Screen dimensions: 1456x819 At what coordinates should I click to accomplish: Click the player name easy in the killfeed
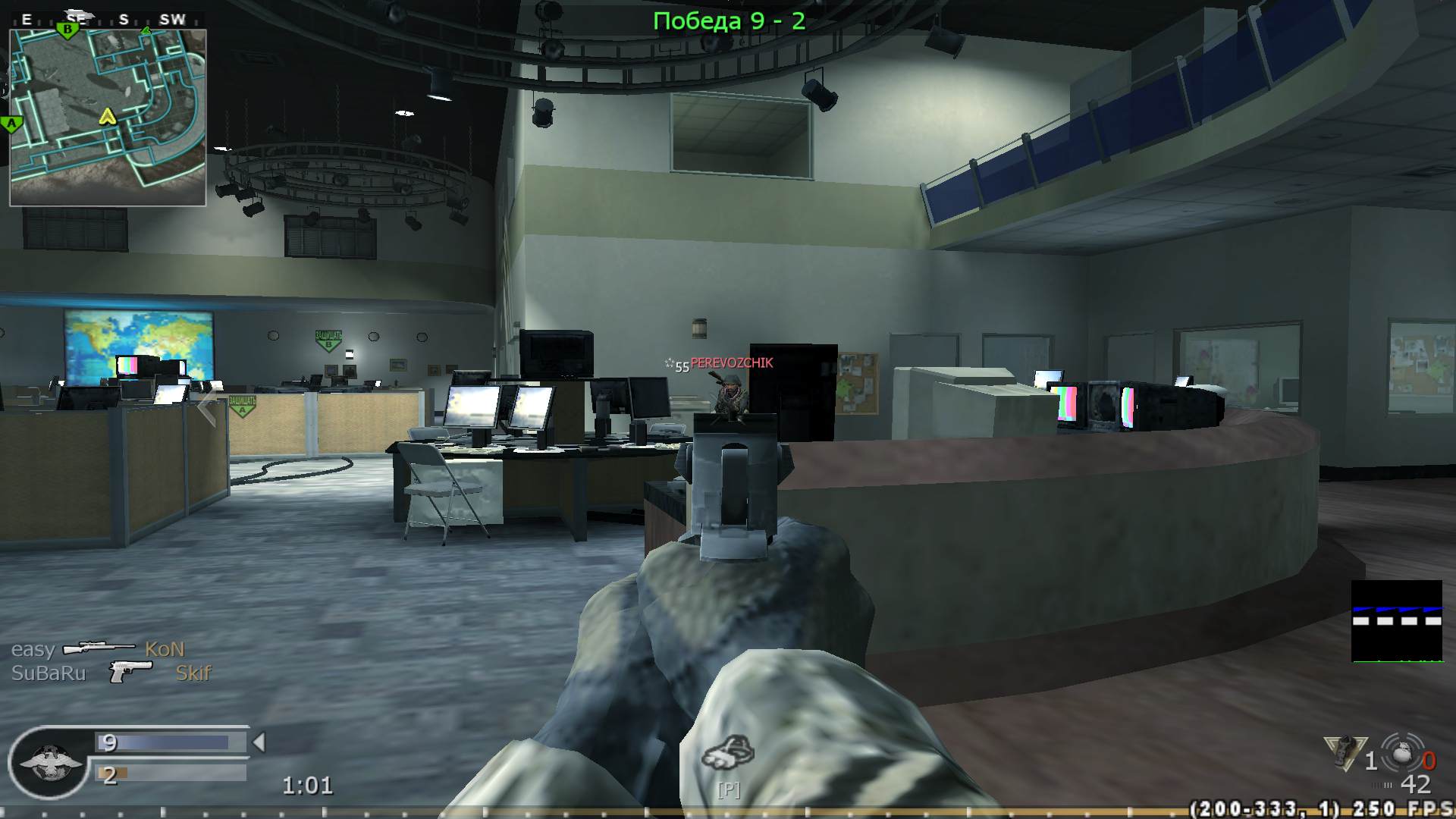click(33, 649)
